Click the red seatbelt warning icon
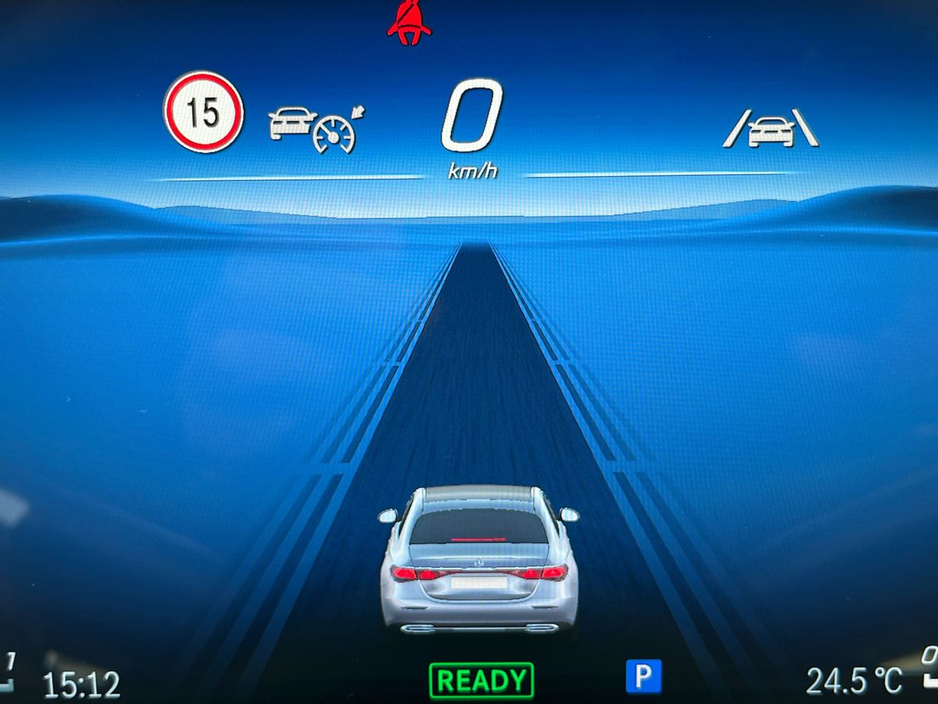 [x=408, y=22]
